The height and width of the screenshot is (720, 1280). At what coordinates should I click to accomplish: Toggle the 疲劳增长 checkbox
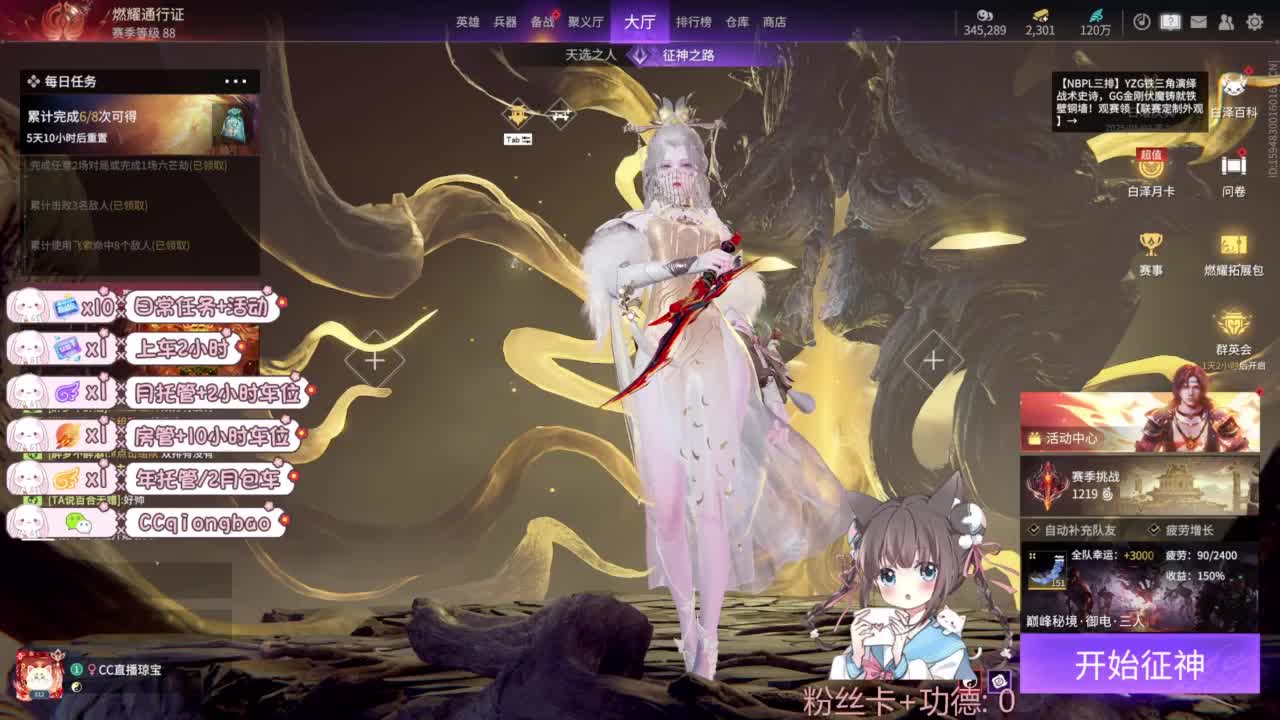click(1152, 529)
